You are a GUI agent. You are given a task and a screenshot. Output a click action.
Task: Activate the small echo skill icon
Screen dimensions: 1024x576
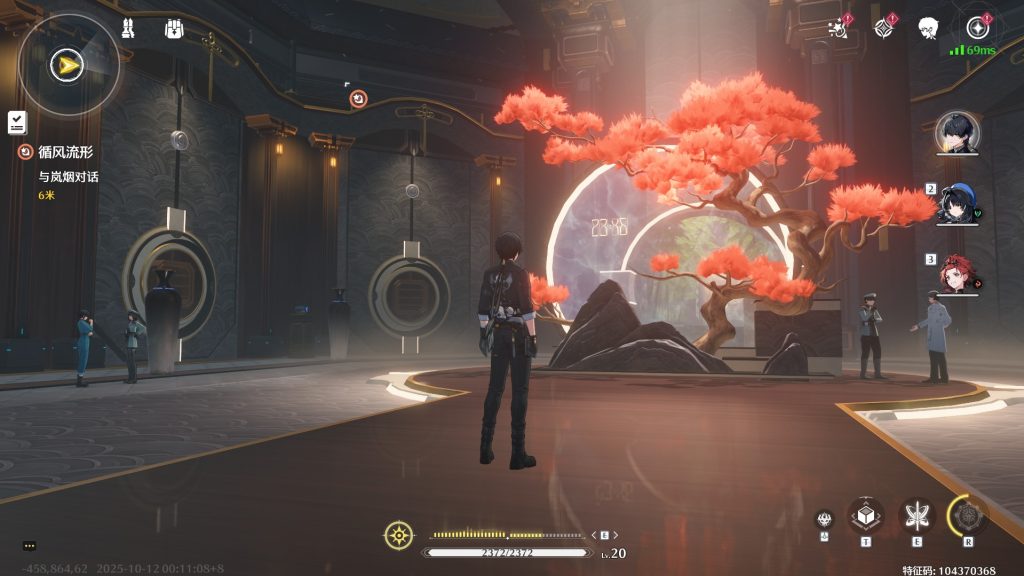pos(824,519)
